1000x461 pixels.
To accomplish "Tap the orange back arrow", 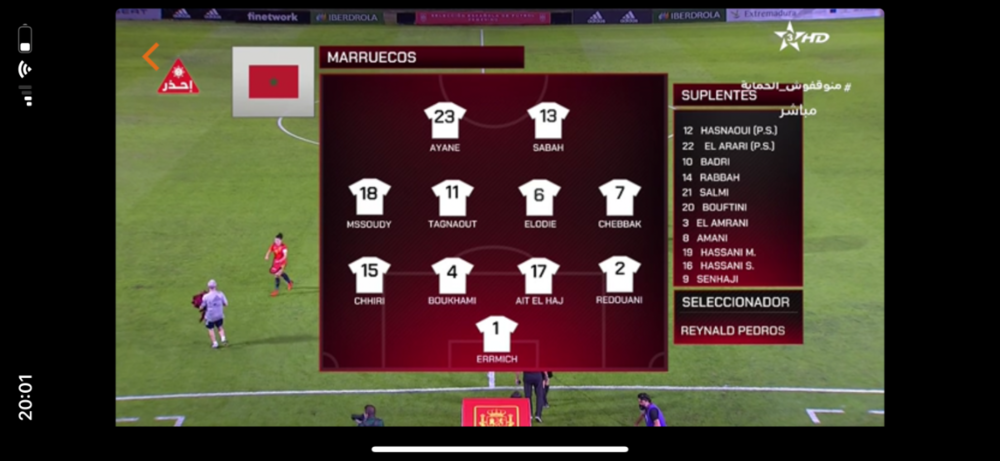I will click(151, 56).
